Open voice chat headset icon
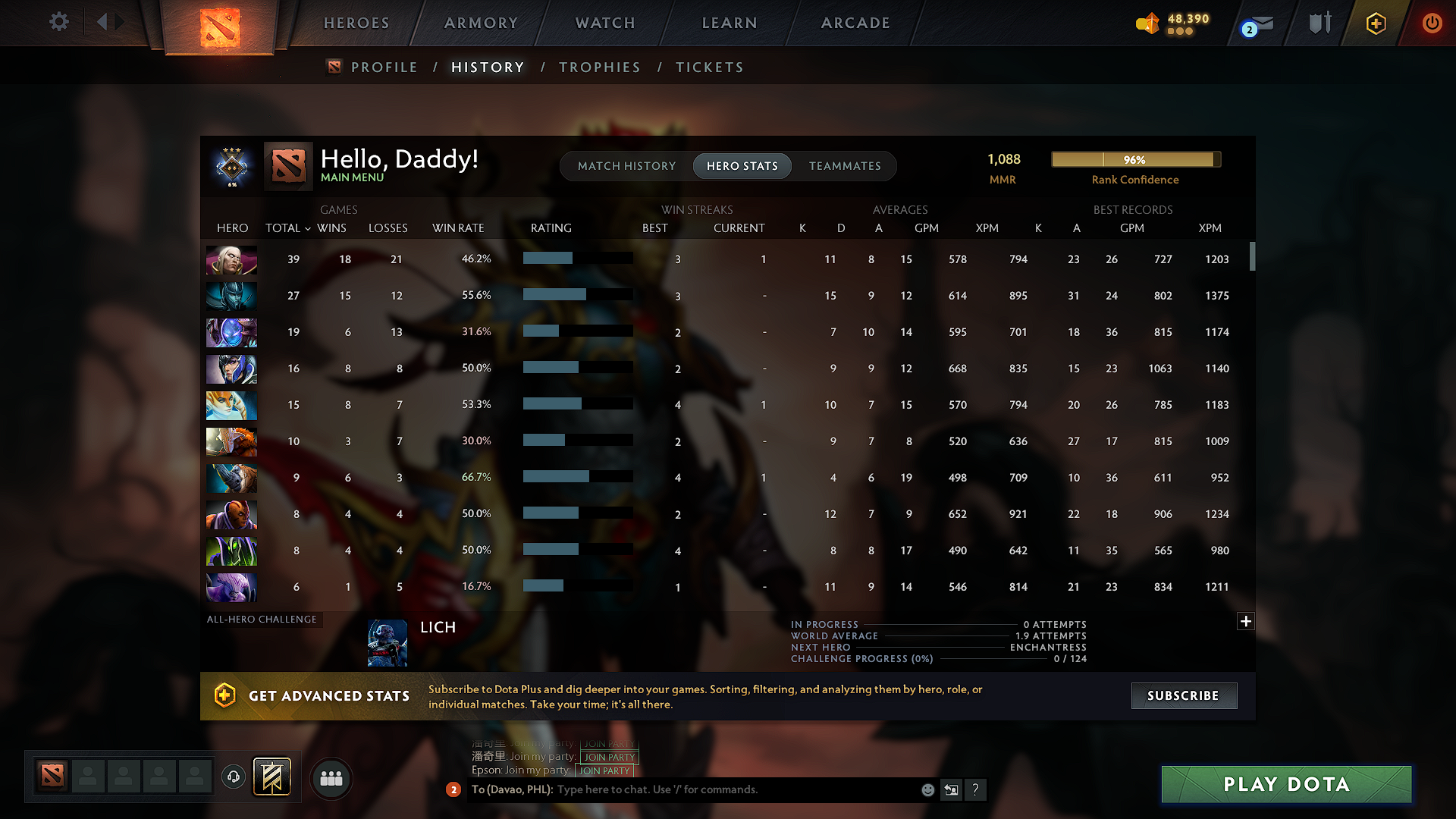 [x=233, y=778]
